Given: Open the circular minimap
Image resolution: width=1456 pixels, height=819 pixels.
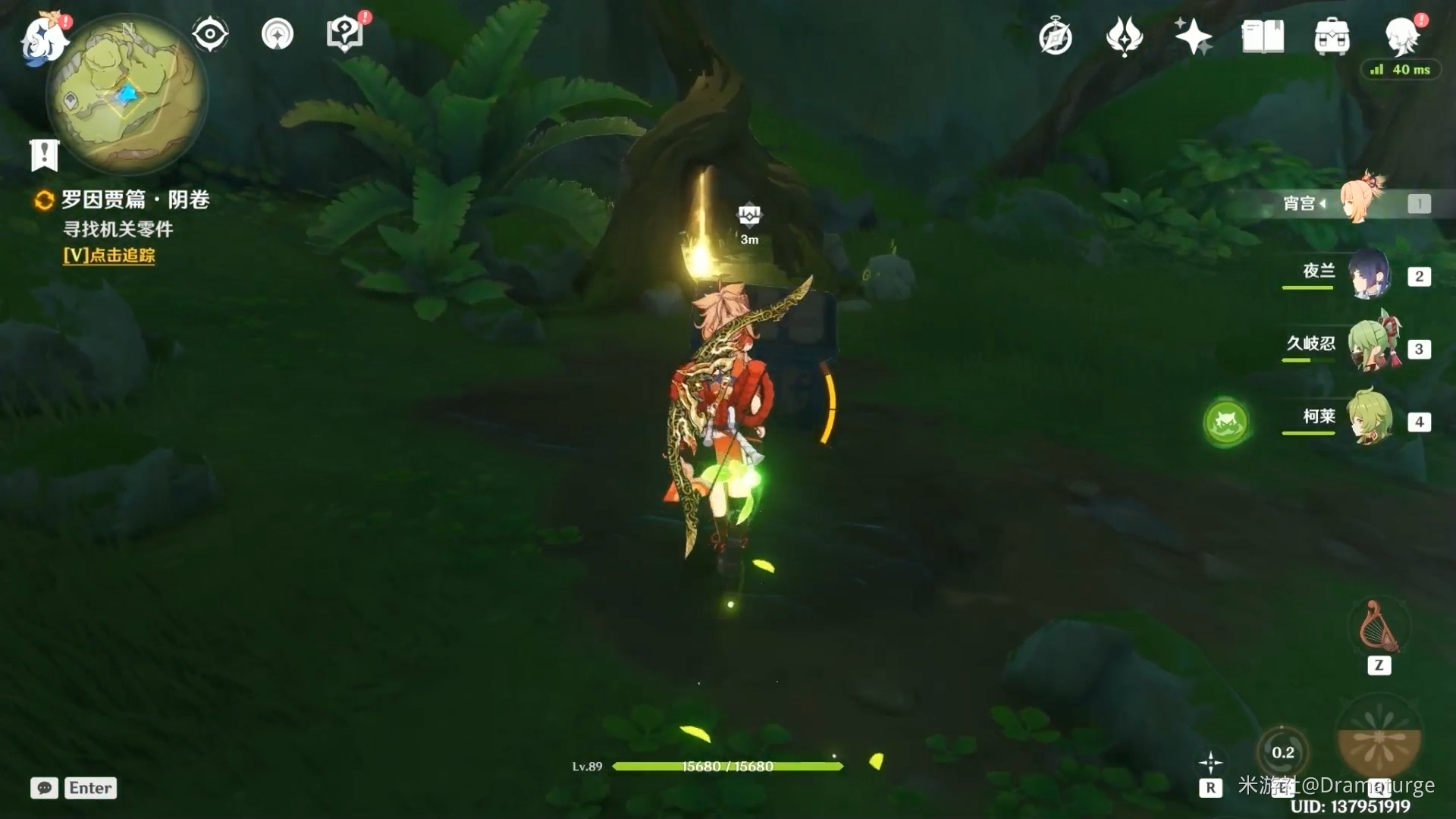Looking at the screenshot, I should tap(127, 96).
